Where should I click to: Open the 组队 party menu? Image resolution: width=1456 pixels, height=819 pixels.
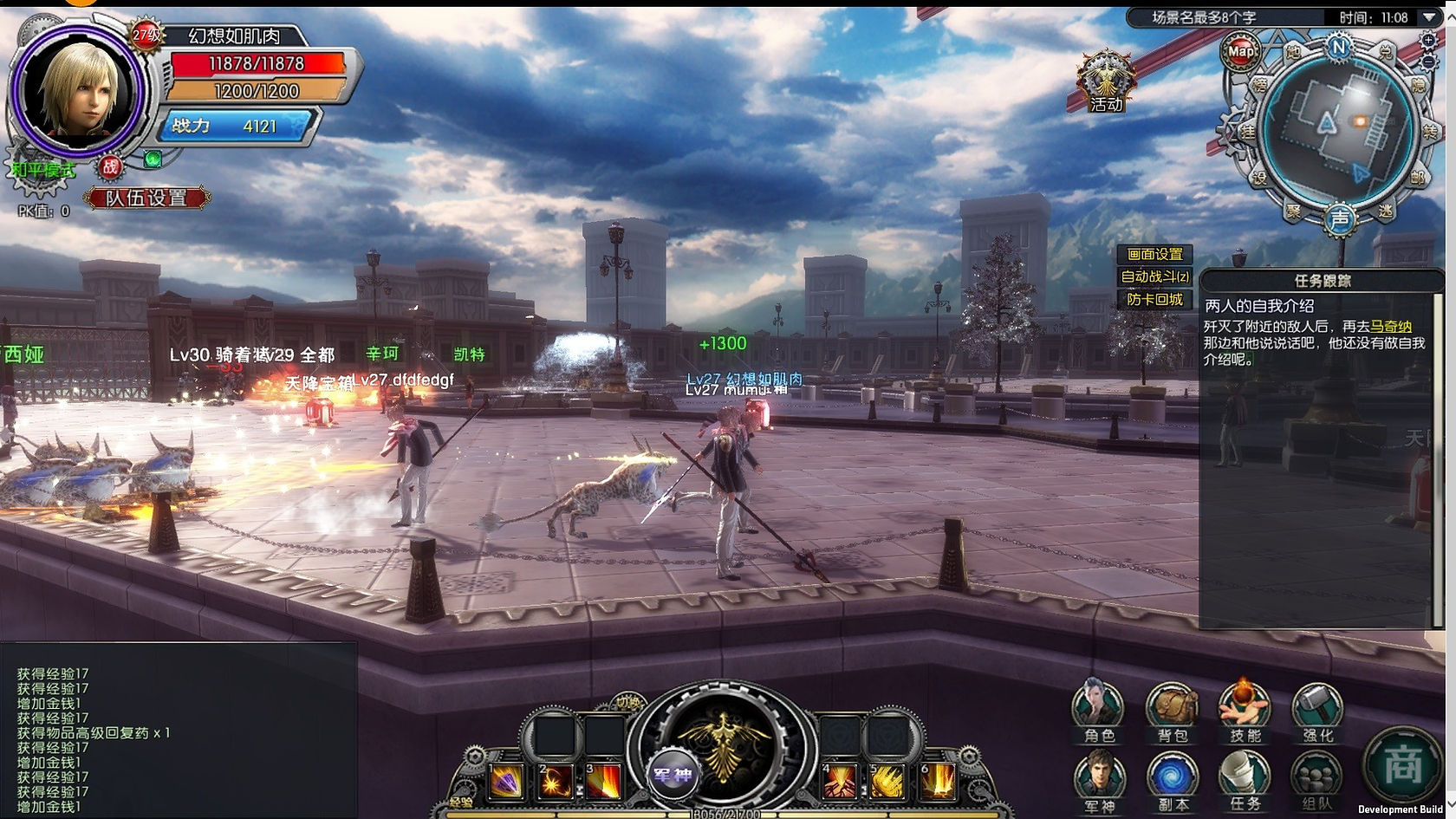click(x=1317, y=782)
